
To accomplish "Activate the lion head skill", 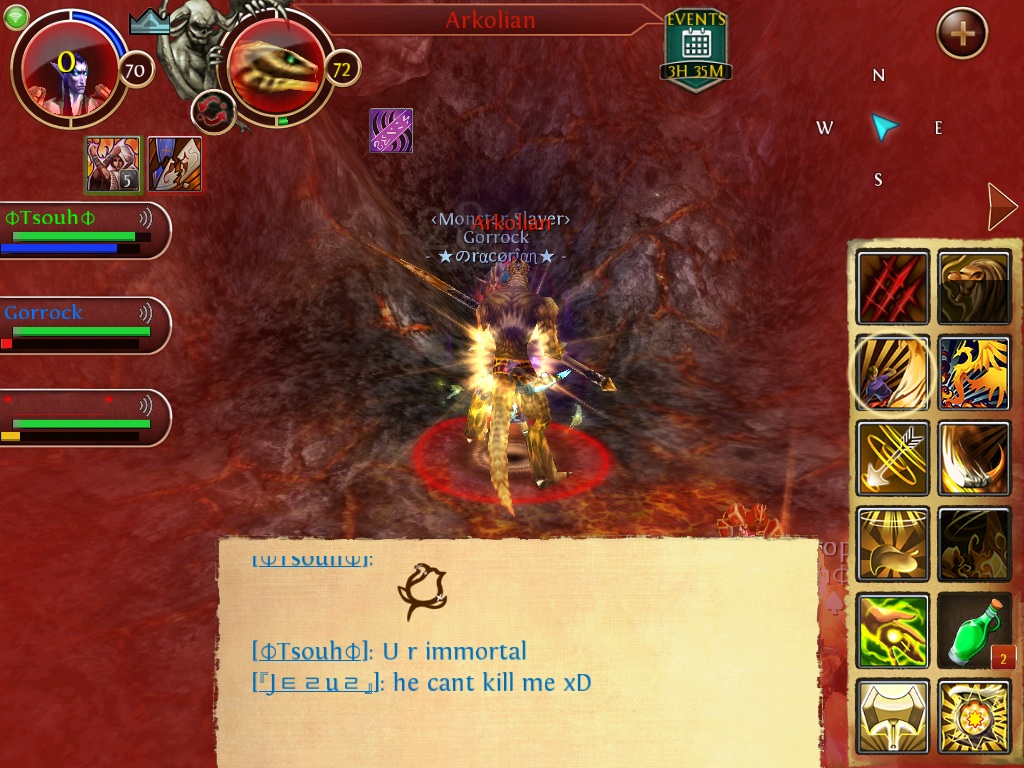I will click(x=974, y=288).
